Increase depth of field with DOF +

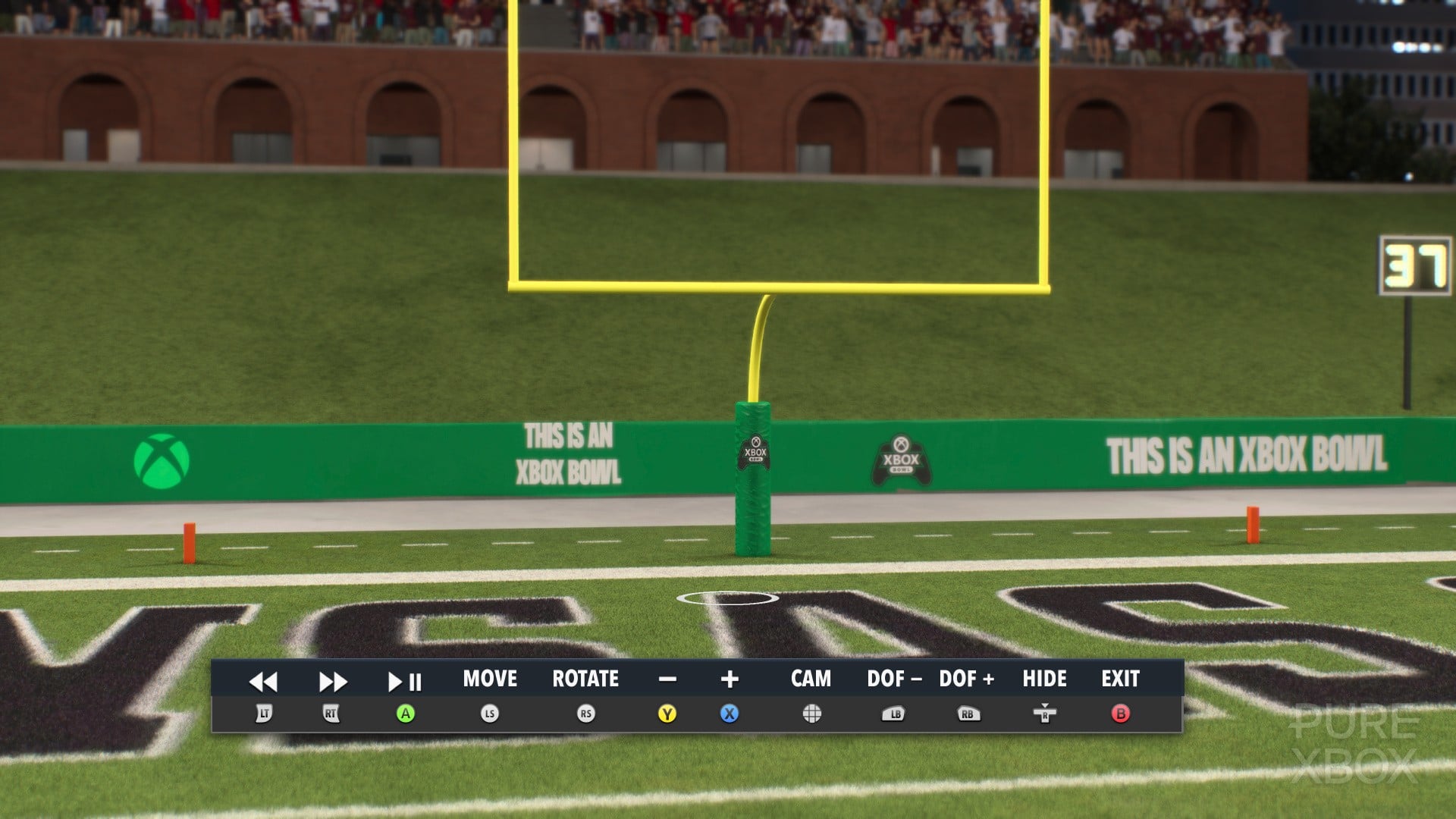click(967, 679)
